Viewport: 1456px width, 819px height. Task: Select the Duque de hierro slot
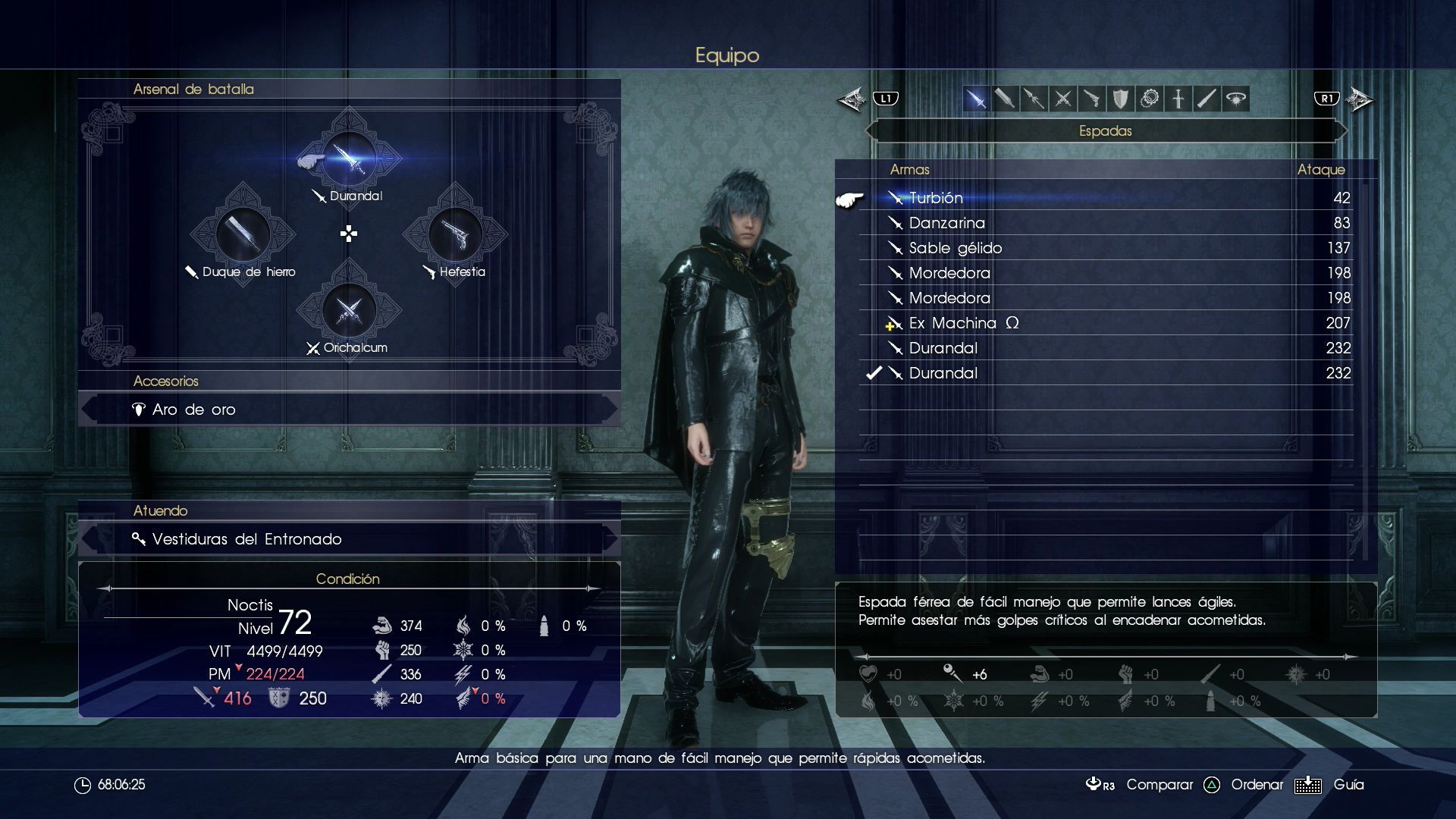coord(243,234)
